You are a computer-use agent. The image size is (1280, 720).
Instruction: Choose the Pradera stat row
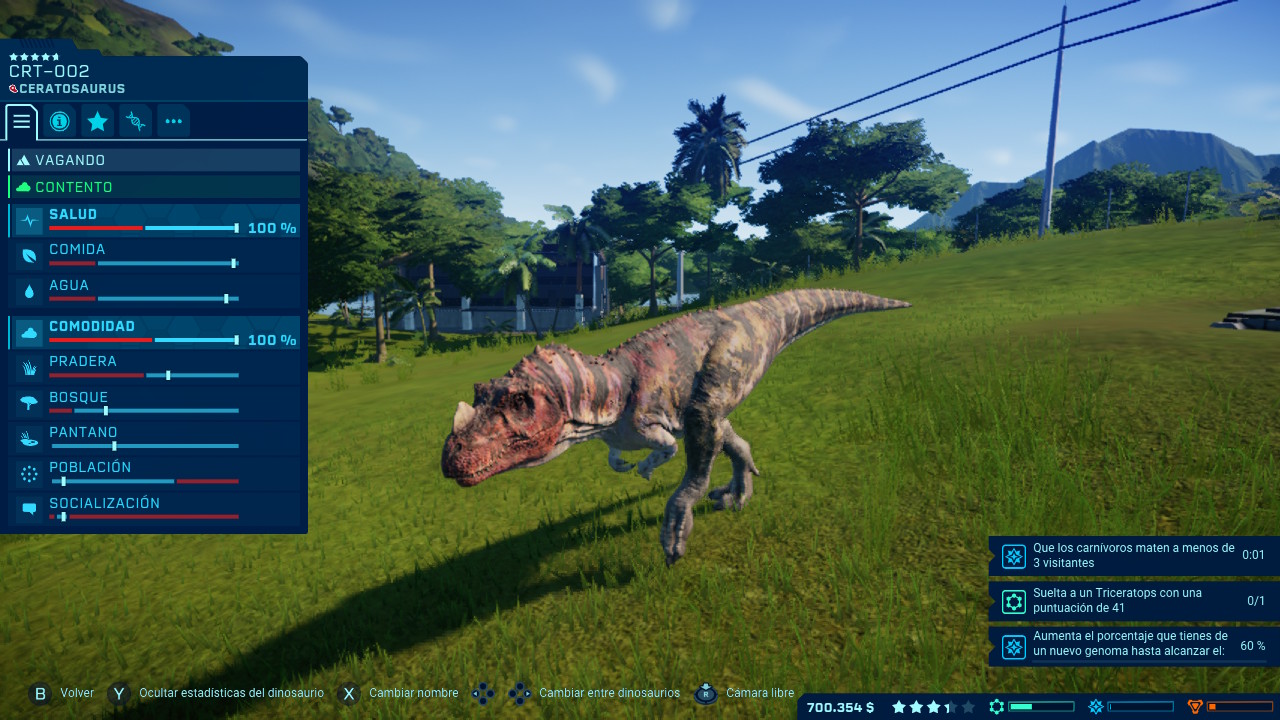[155, 368]
